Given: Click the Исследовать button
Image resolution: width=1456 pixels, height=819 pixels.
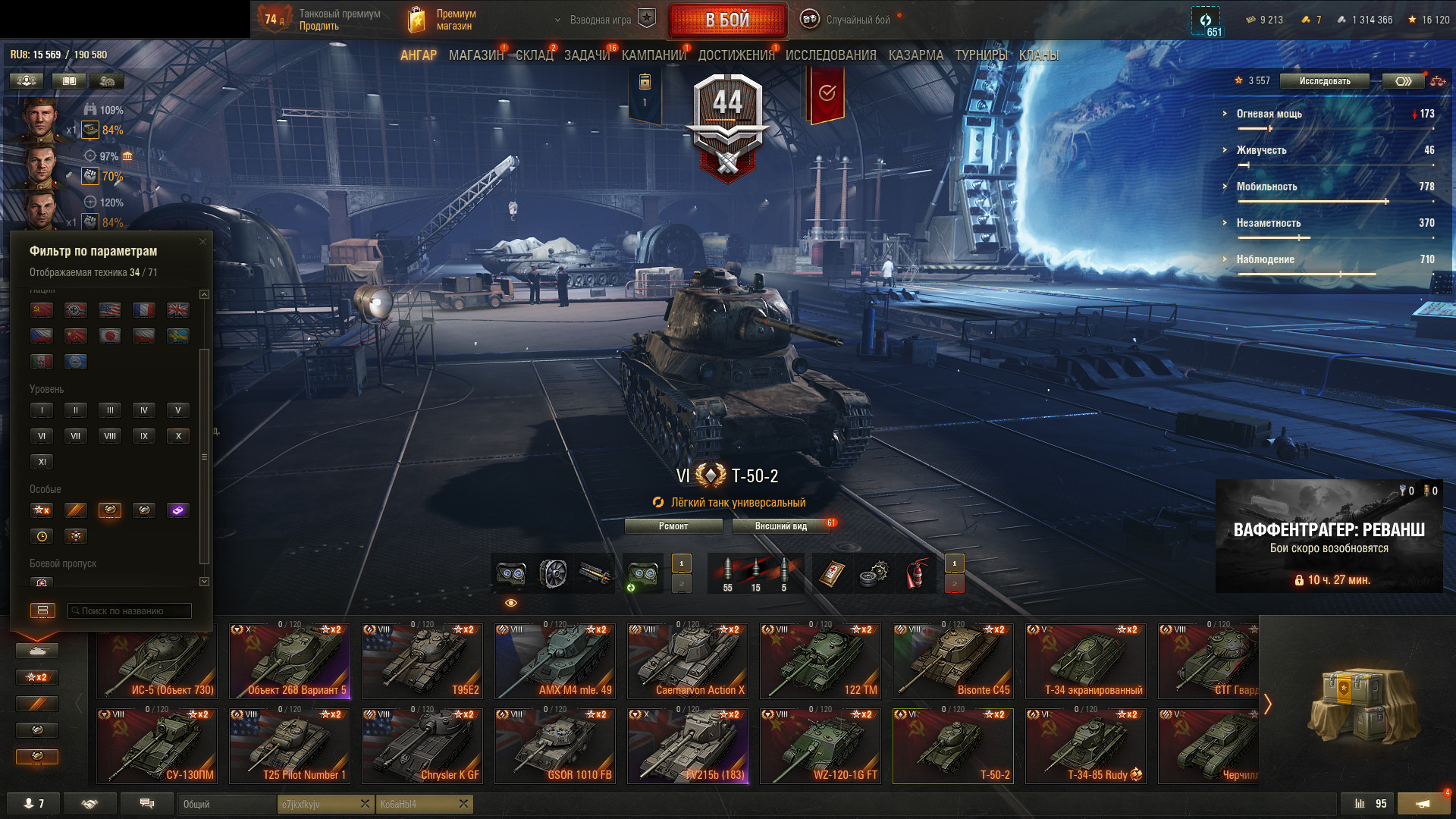Looking at the screenshot, I should [x=1324, y=81].
